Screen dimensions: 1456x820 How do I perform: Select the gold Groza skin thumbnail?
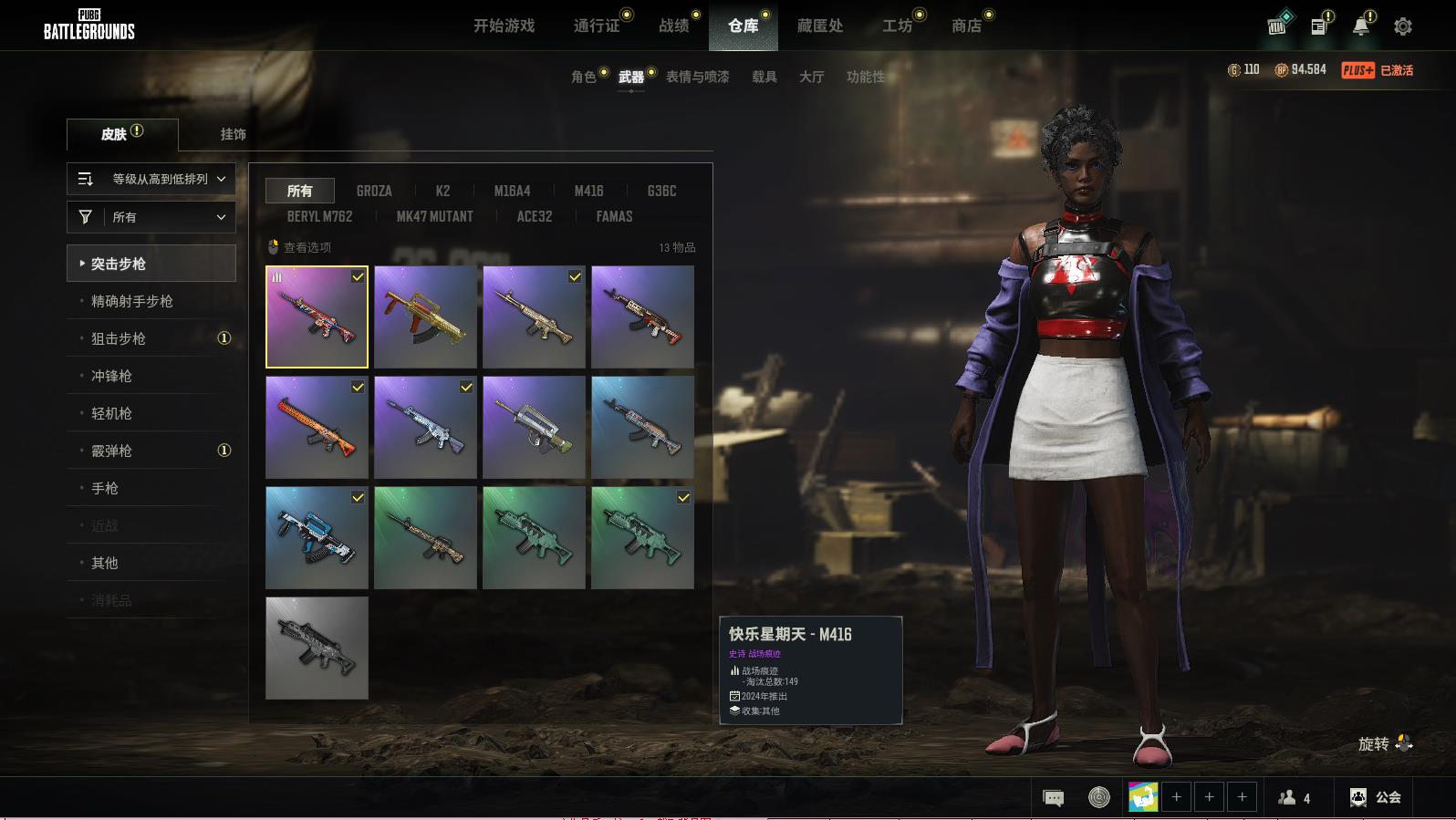[x=425, y=317]
